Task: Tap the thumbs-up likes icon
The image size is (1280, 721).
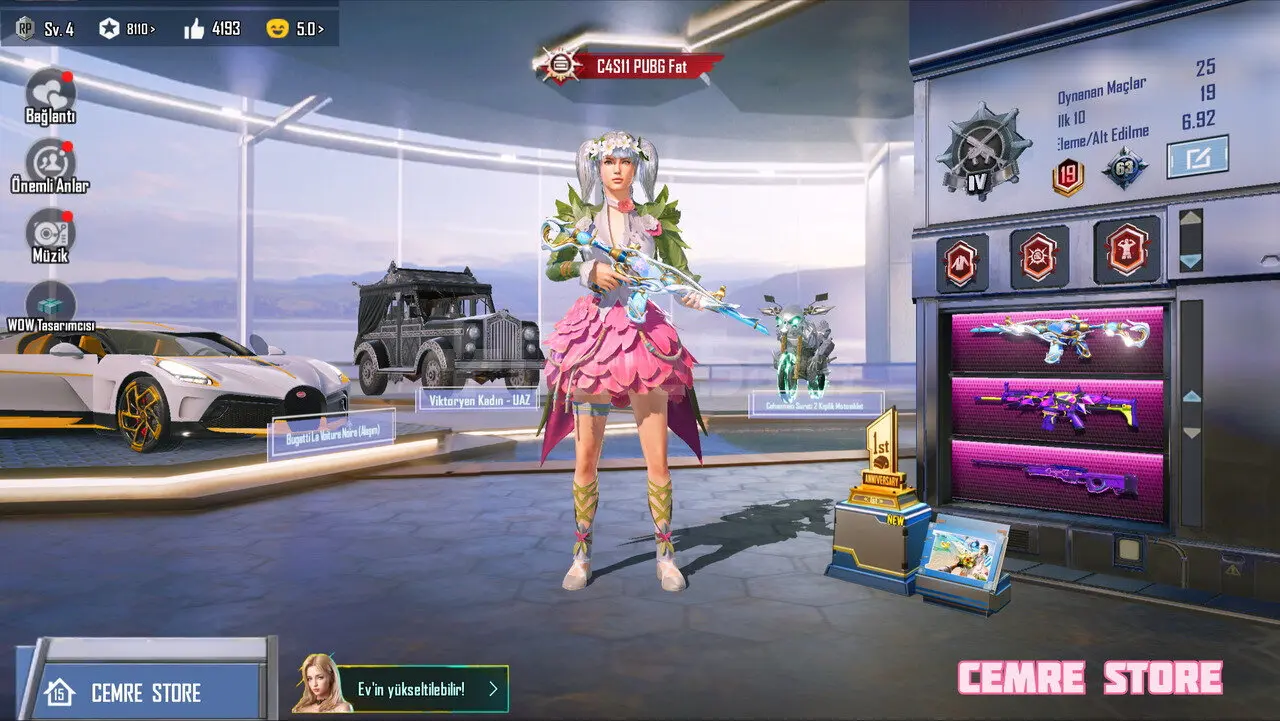Action: (x=195, y=29)
